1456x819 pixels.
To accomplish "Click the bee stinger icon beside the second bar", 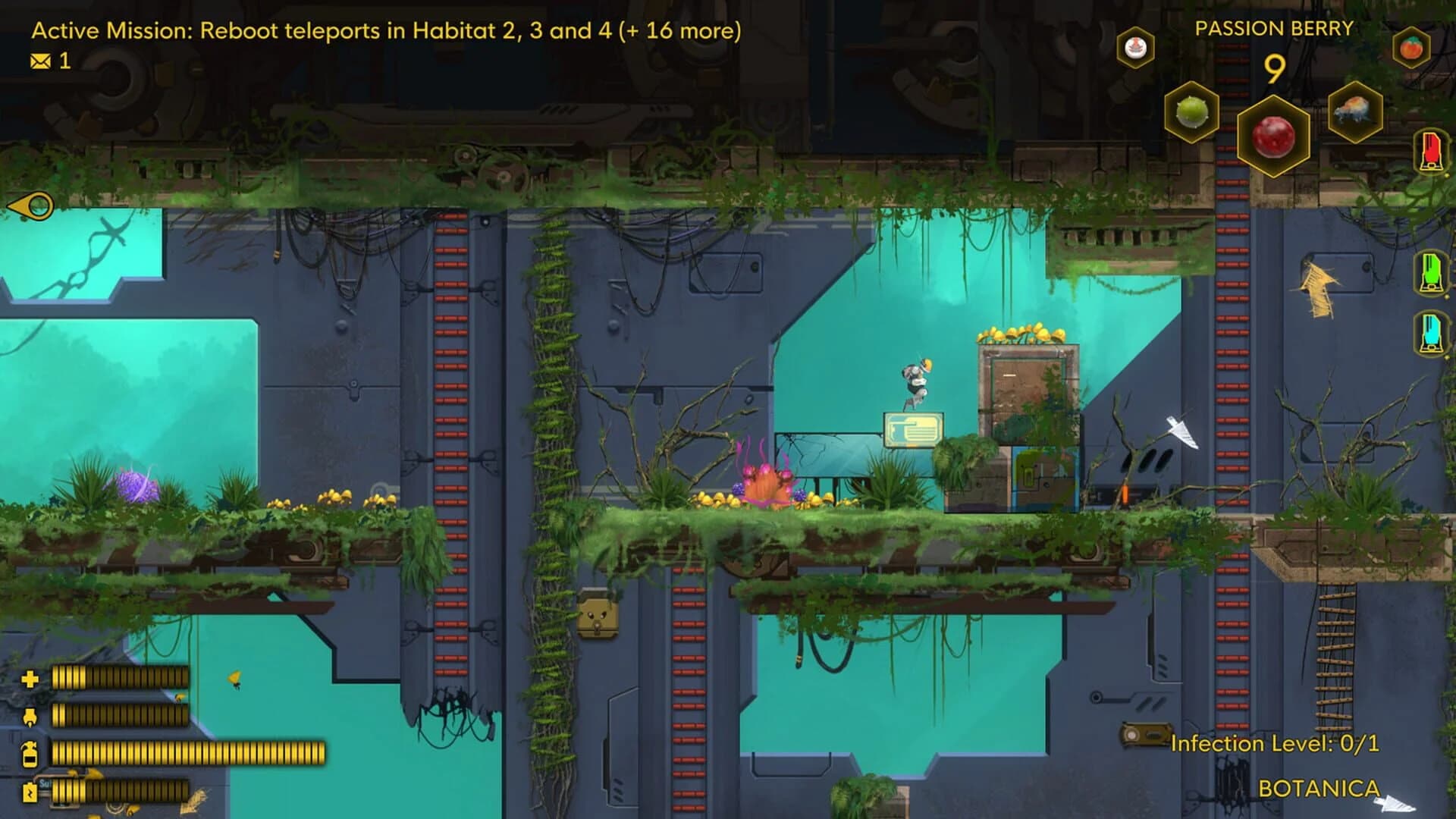I will (30, 717).
